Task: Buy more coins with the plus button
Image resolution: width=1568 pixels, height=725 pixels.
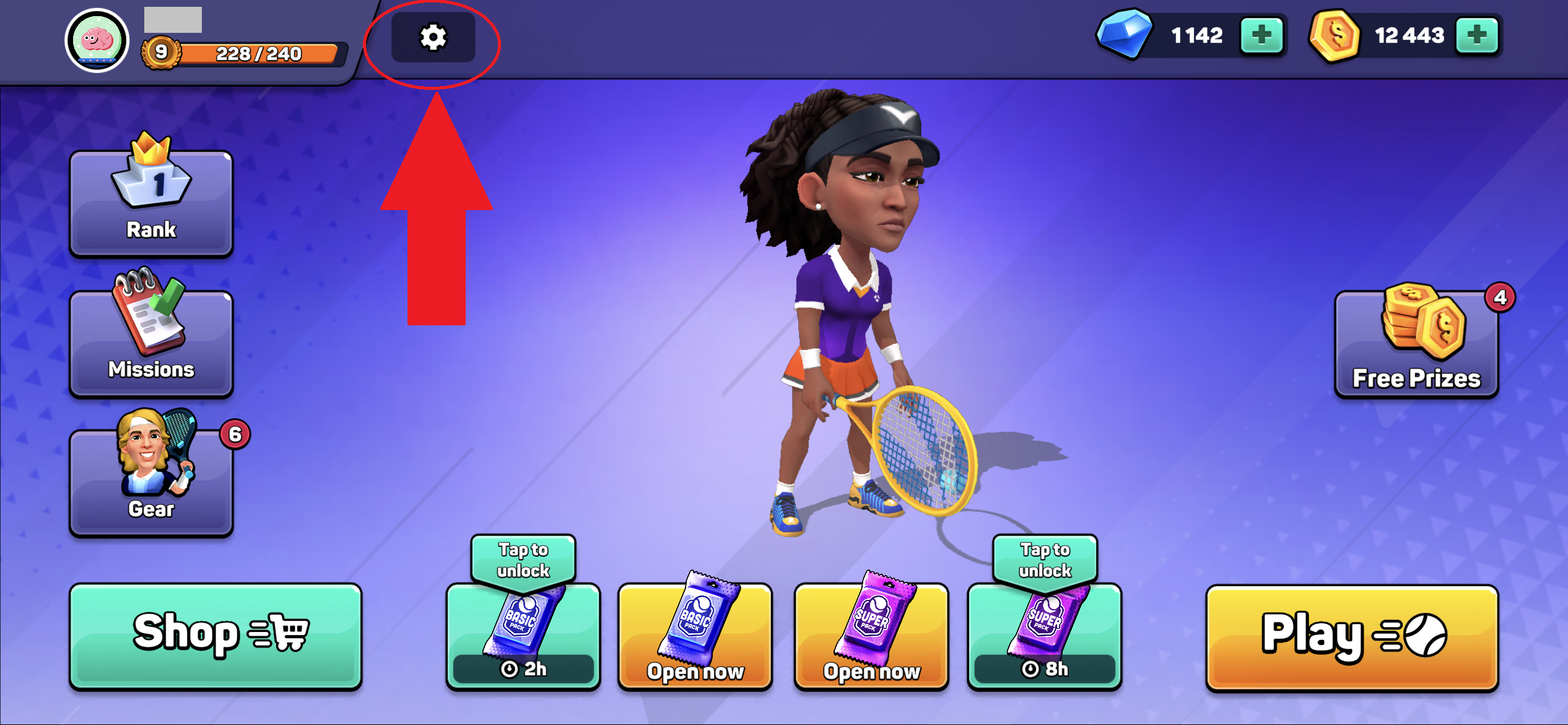Action: pos(1478,35)
